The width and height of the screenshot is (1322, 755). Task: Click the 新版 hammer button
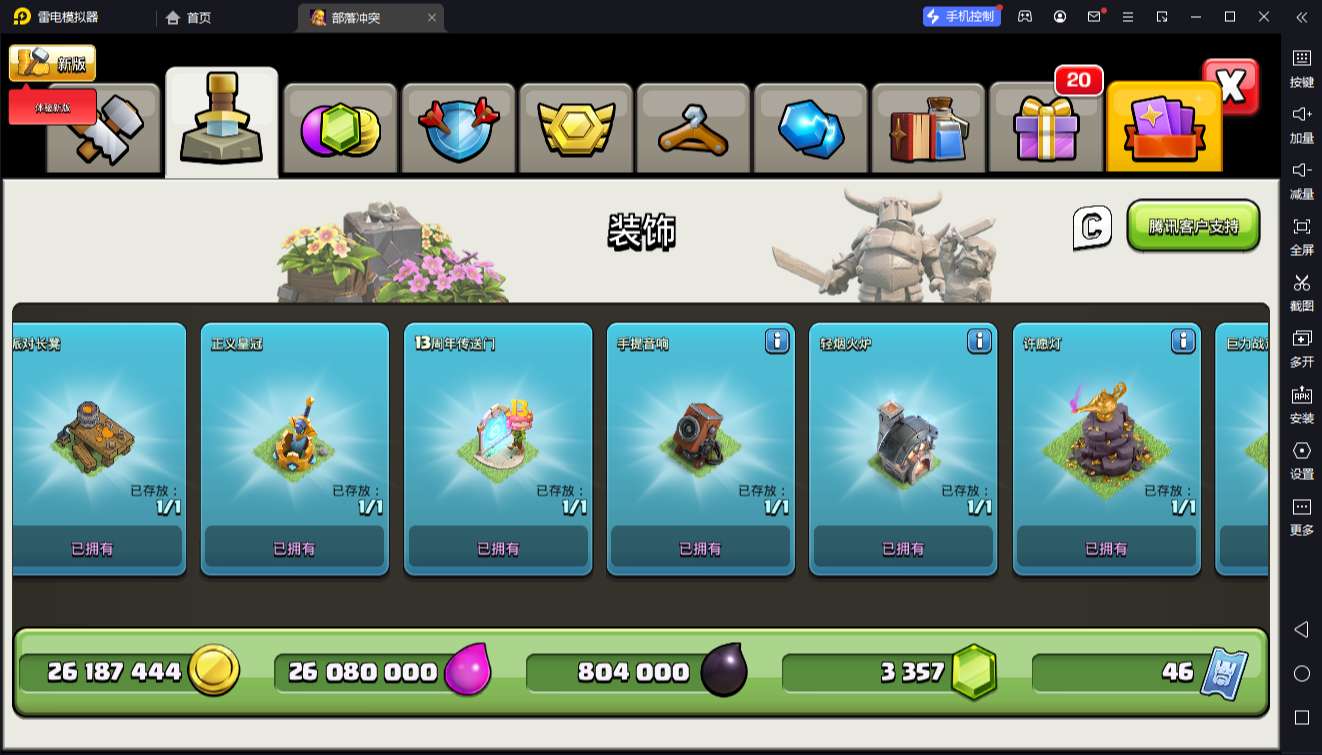(x=52, y=63)
